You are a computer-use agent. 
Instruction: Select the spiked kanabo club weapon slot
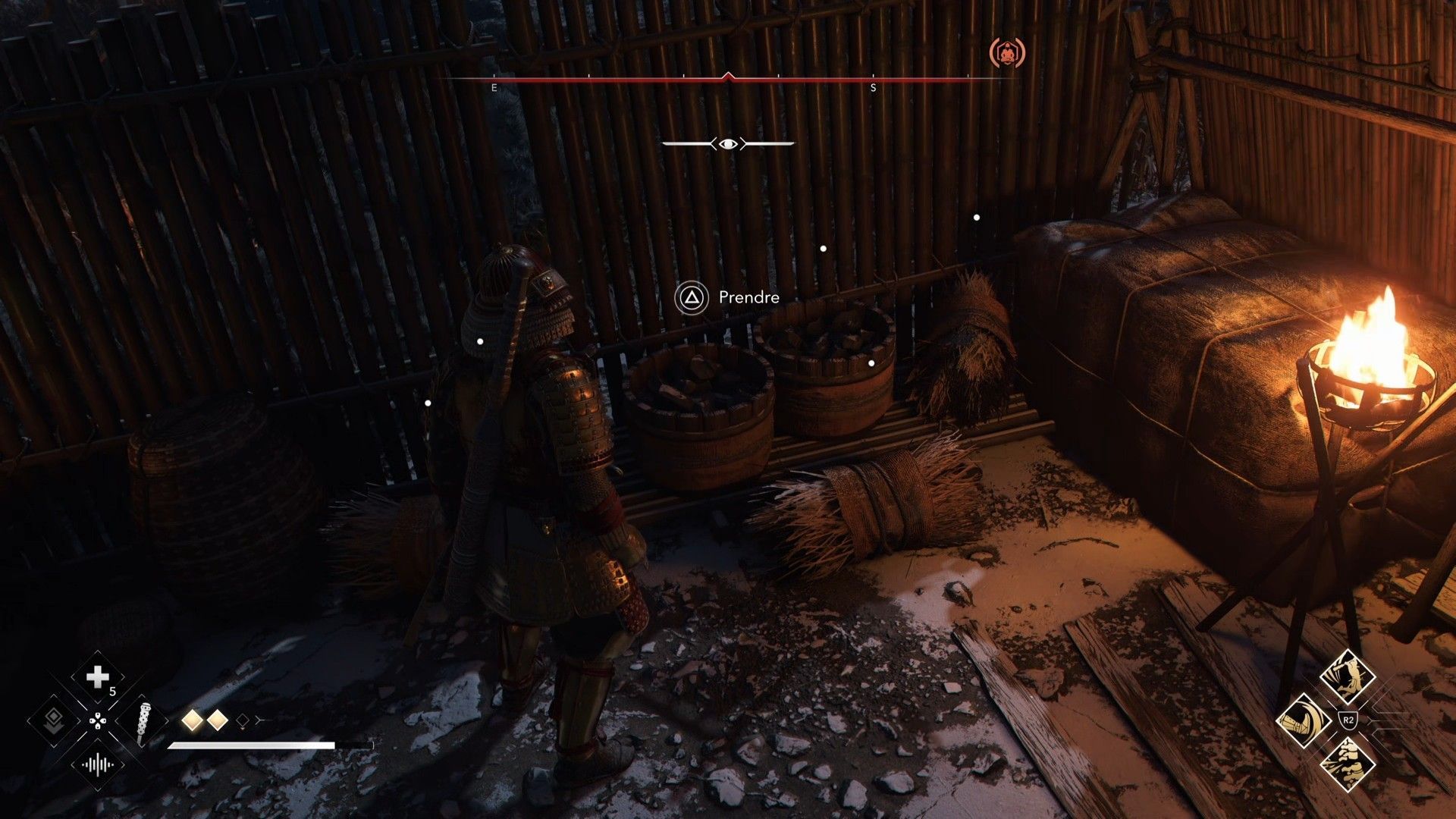click(x=143, y=722)
